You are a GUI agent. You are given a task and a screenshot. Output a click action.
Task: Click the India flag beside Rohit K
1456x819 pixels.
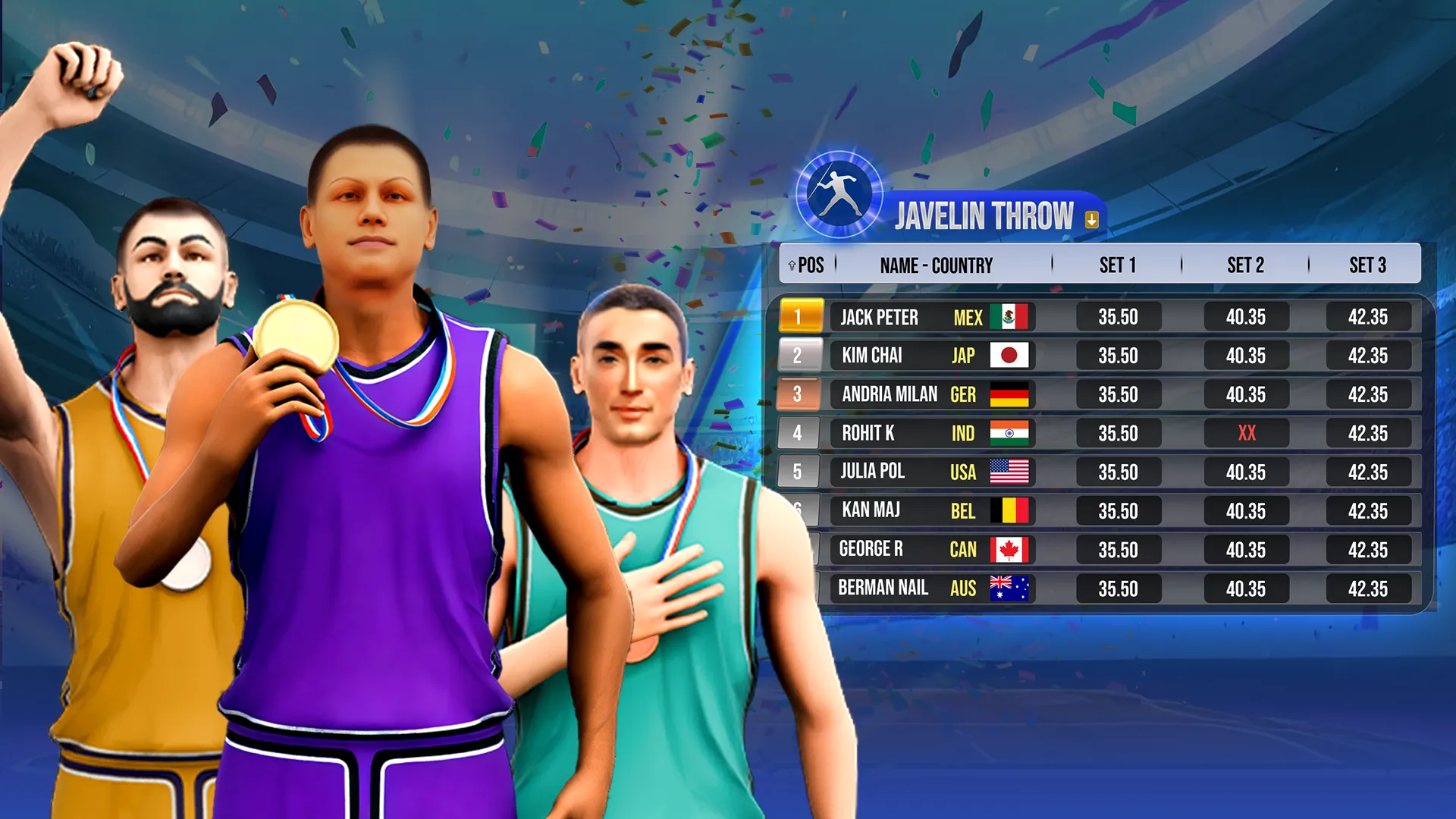coord(1012,433)
